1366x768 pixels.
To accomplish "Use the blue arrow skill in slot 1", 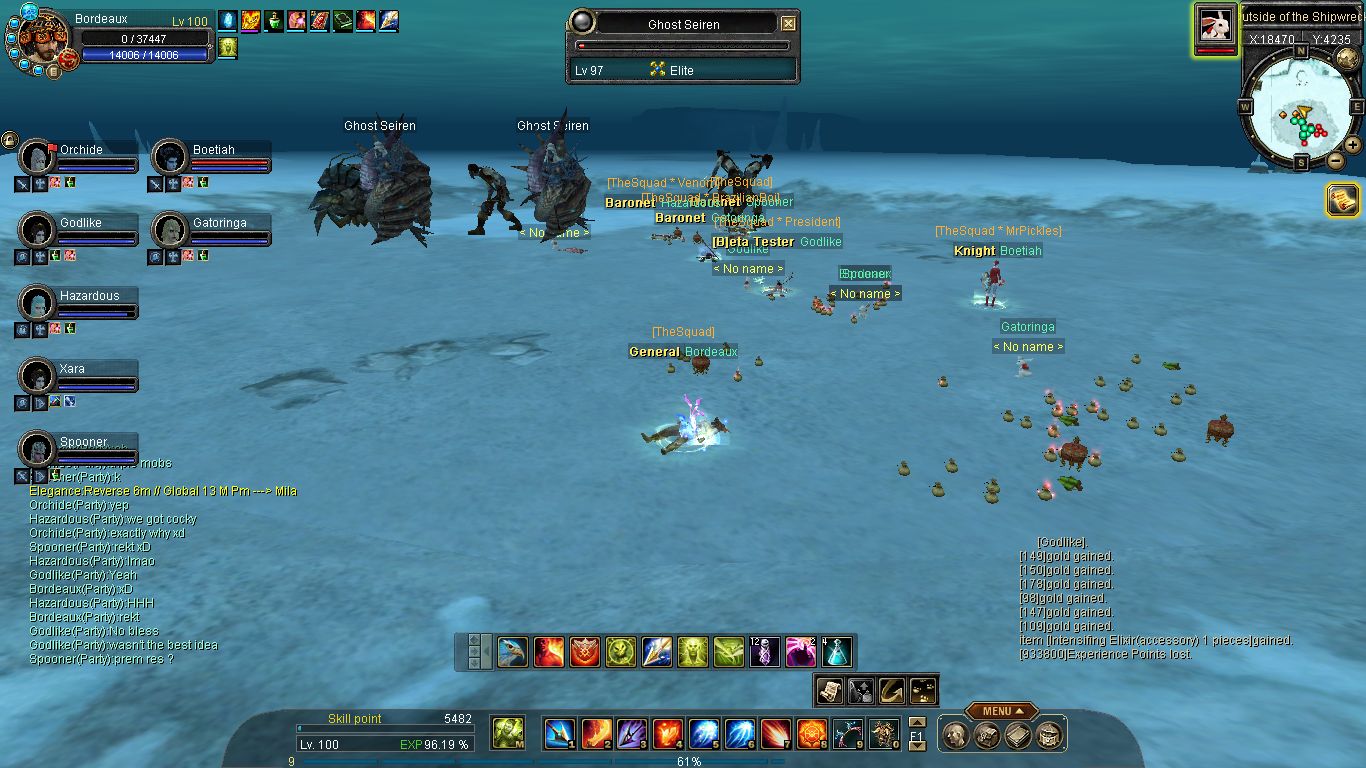I will (558, 734).
